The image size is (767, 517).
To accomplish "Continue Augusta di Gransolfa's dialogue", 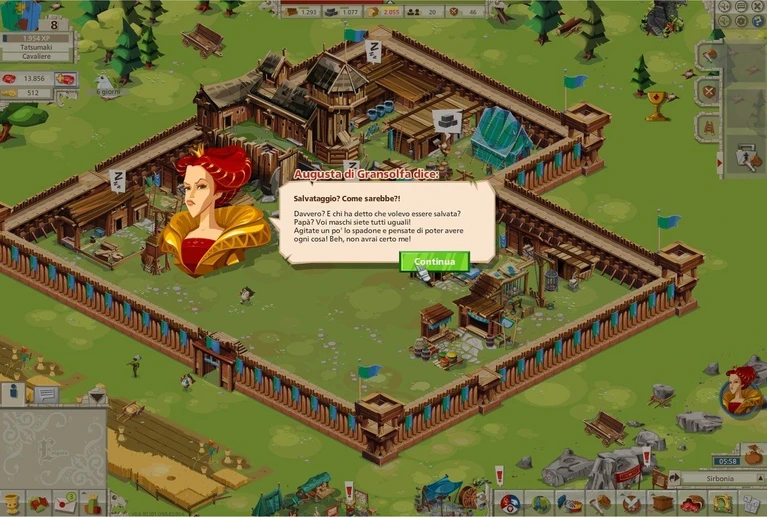I will [434, 262].
